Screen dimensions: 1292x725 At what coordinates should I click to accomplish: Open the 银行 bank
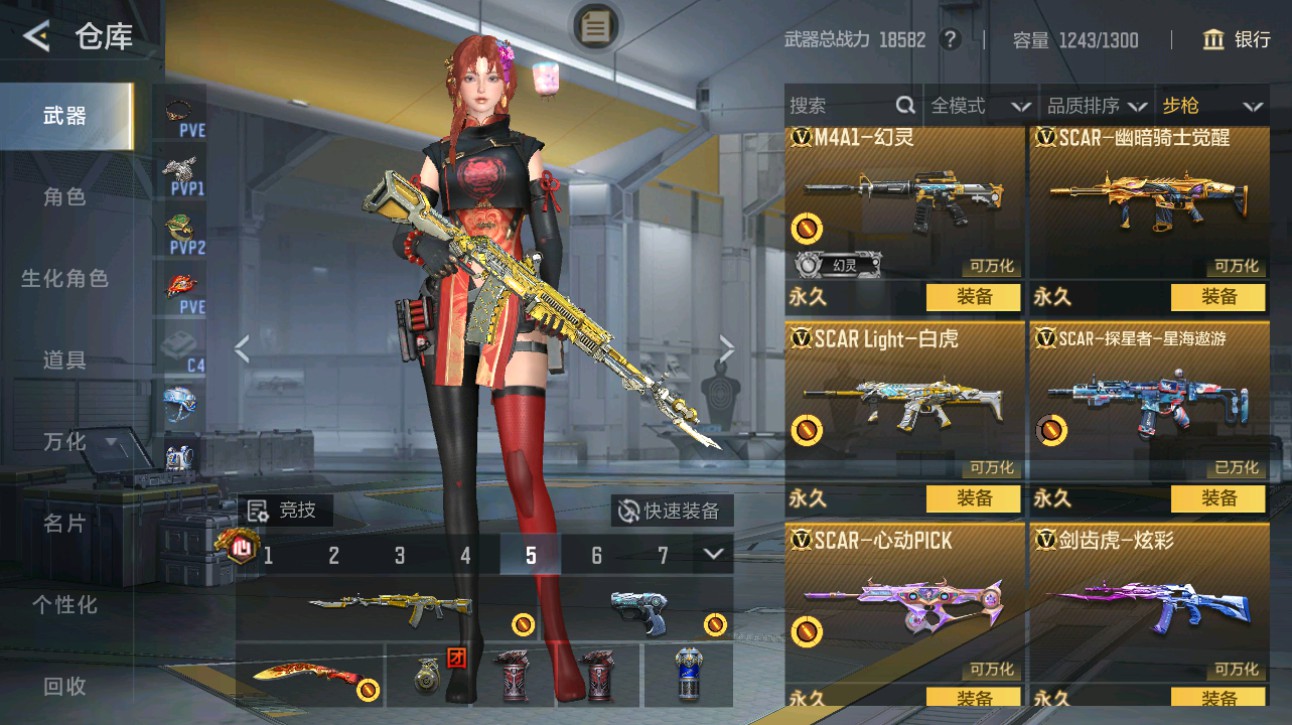click(1237, 40)
